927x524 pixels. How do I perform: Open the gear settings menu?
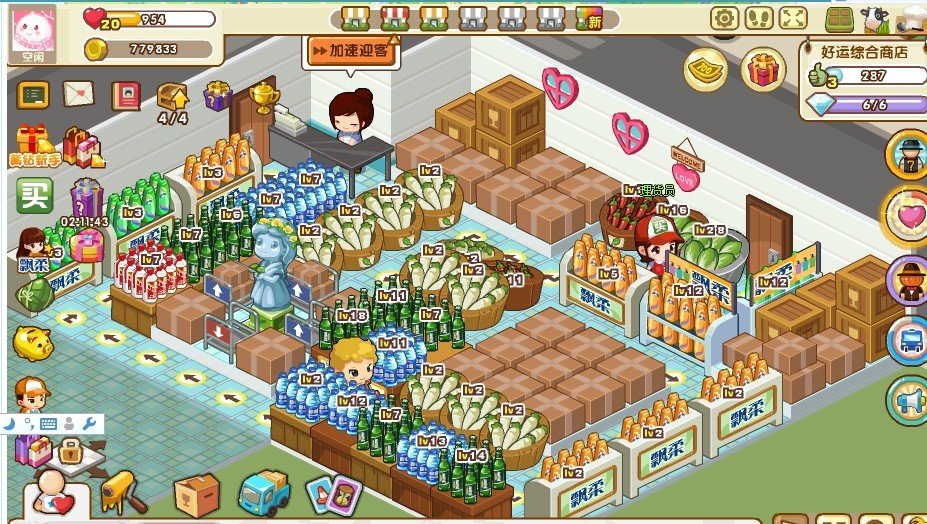point(724,18)
